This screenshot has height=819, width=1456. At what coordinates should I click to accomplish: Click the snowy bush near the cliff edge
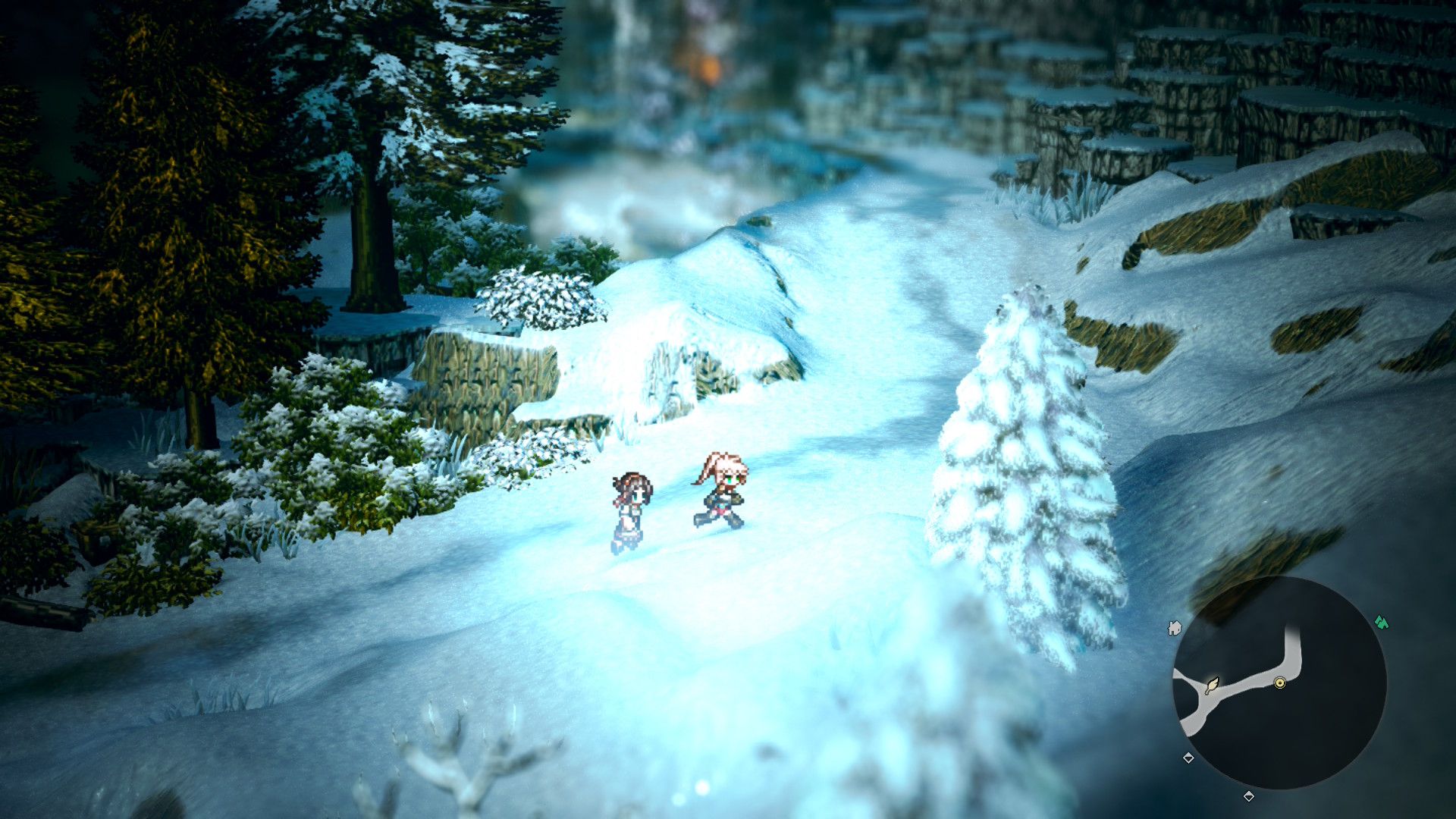click(x=538, y=296)
